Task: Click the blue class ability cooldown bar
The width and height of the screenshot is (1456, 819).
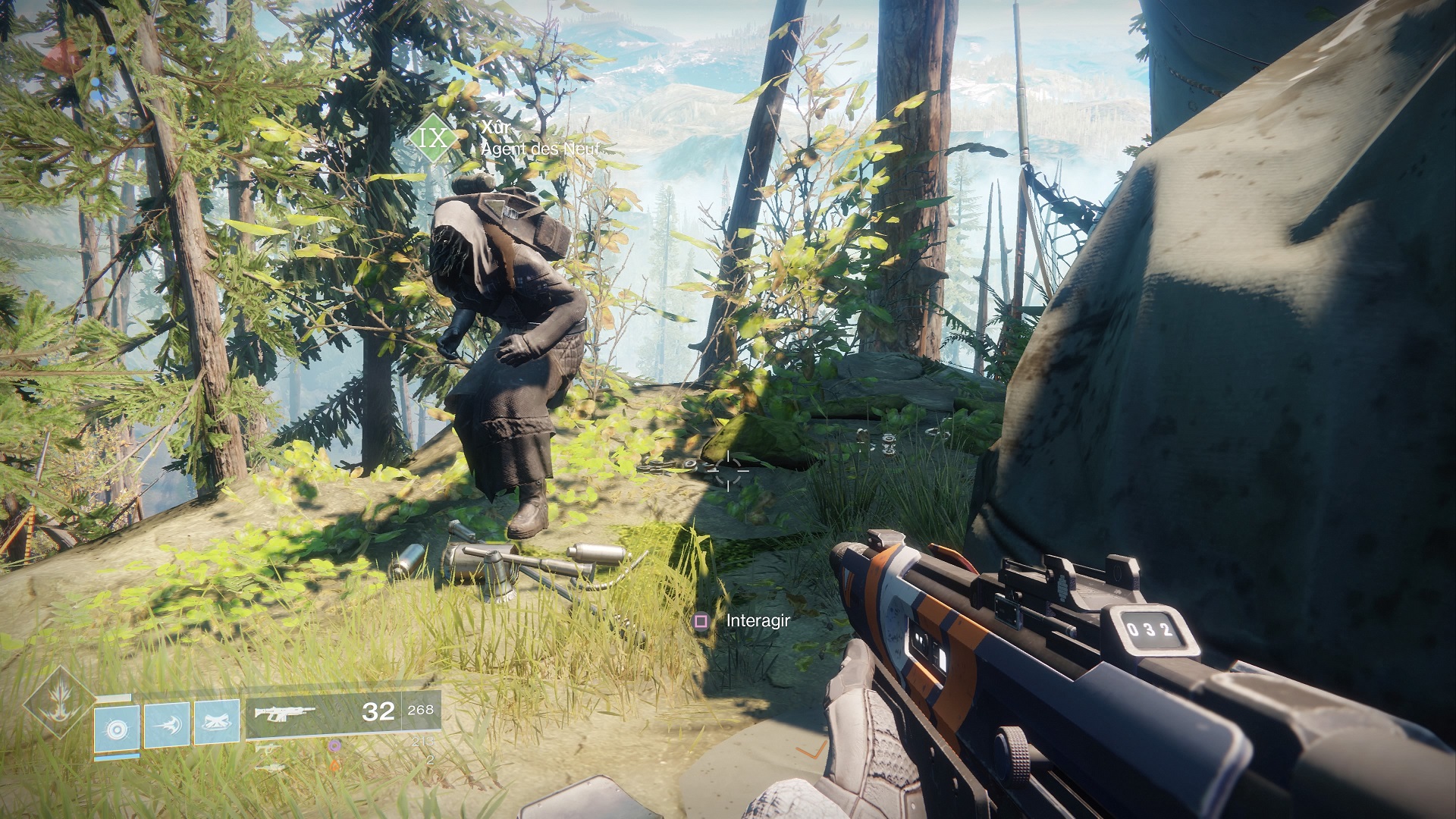Action: point(116,758)
